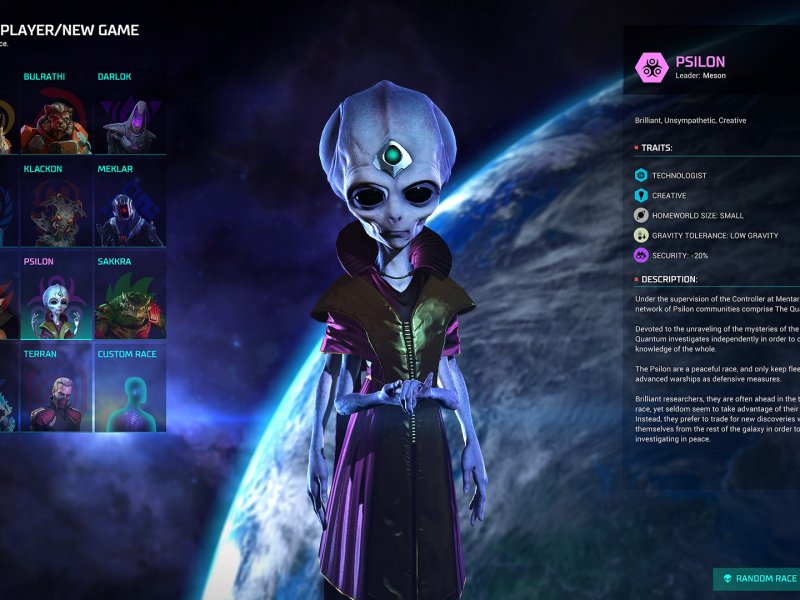Click the Security -20% trait icon
Image resolution: width=800 pixels, height=600 pixels.
point(641,255)
